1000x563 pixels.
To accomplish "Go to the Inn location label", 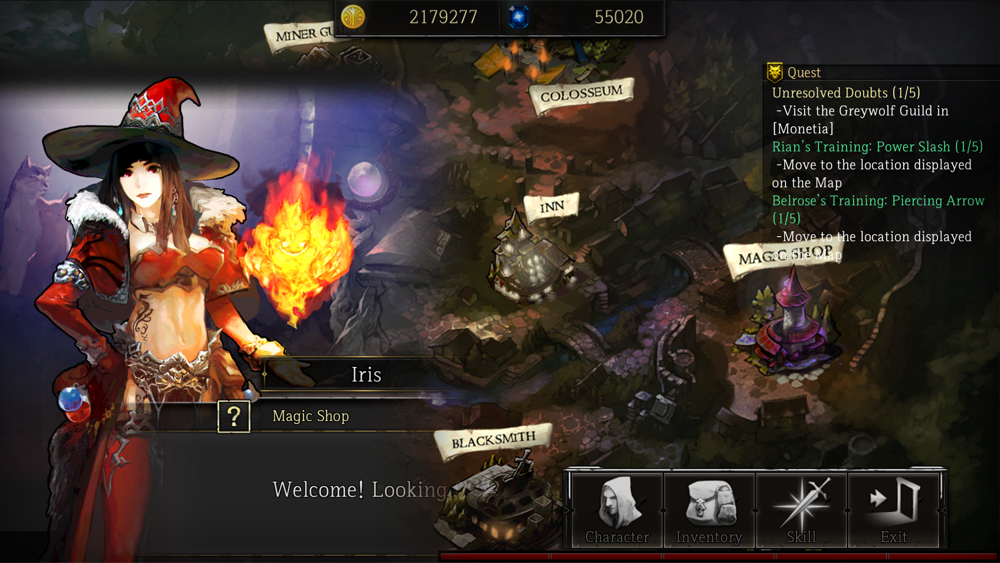I will (551, 207).
